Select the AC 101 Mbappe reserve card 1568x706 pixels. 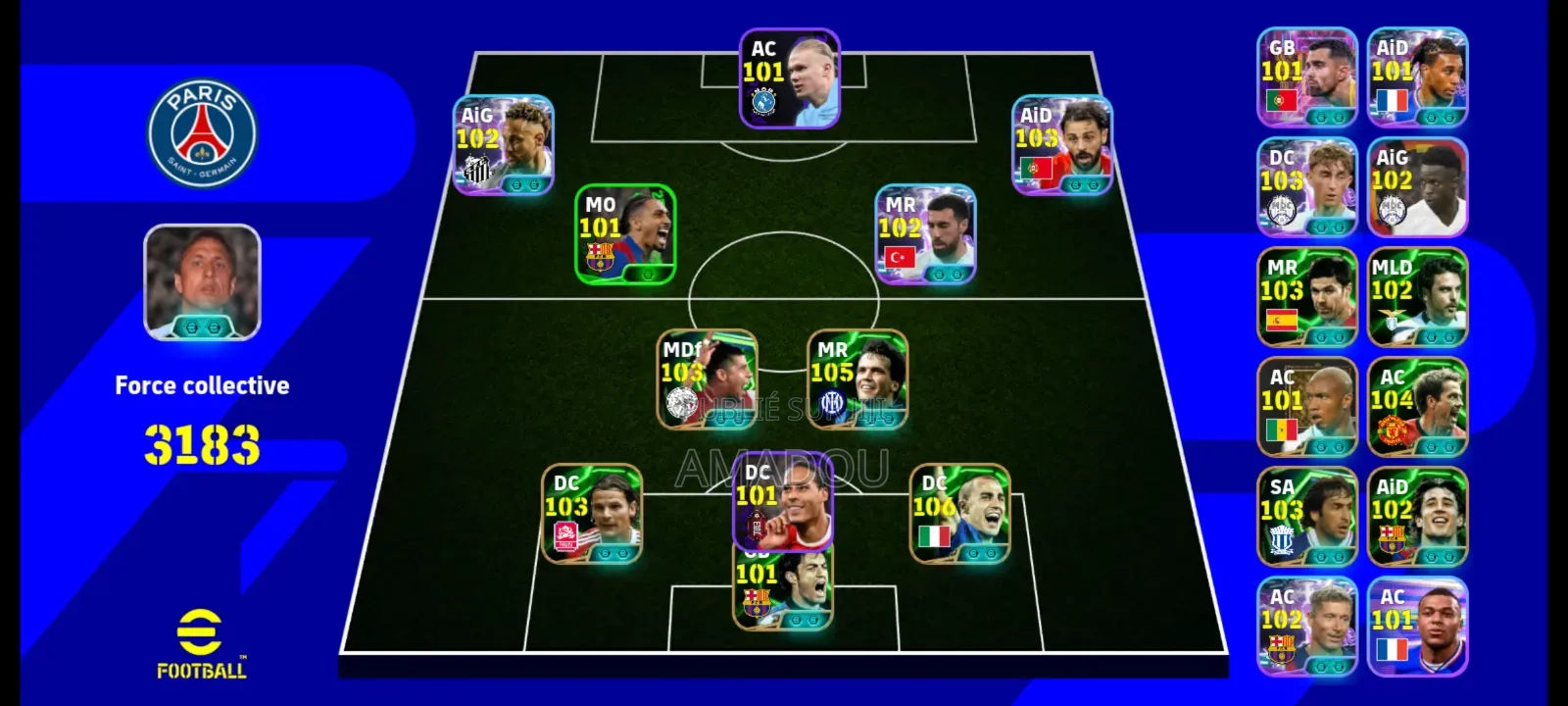pos(1417,627)
